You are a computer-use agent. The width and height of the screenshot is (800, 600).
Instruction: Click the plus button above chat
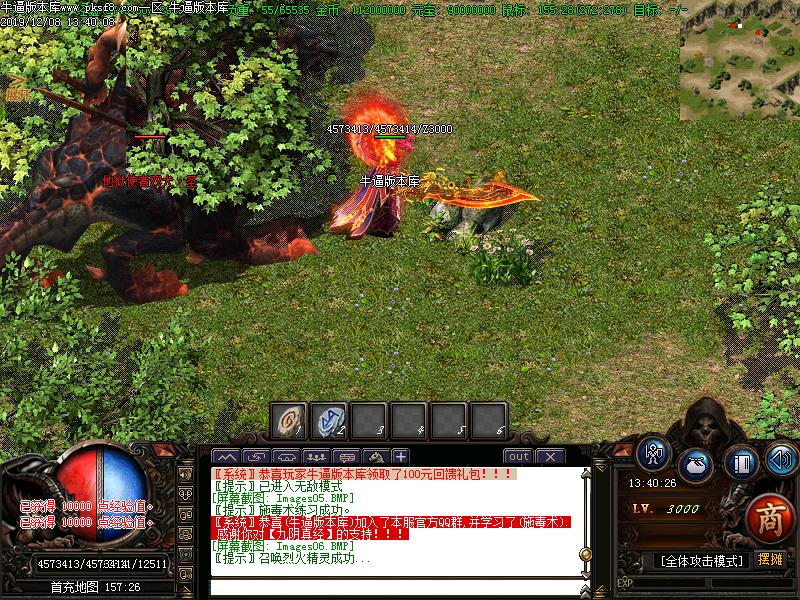[400, 457]
